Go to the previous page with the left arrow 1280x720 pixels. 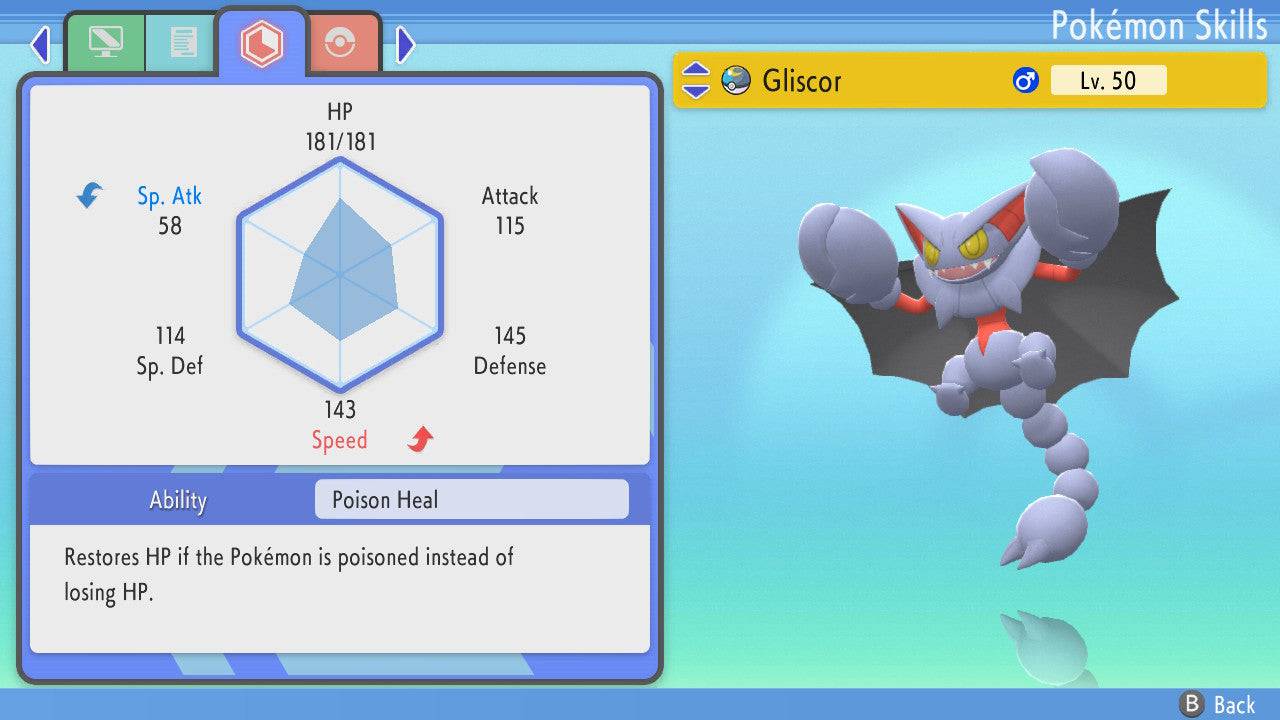tap(40, 44)
